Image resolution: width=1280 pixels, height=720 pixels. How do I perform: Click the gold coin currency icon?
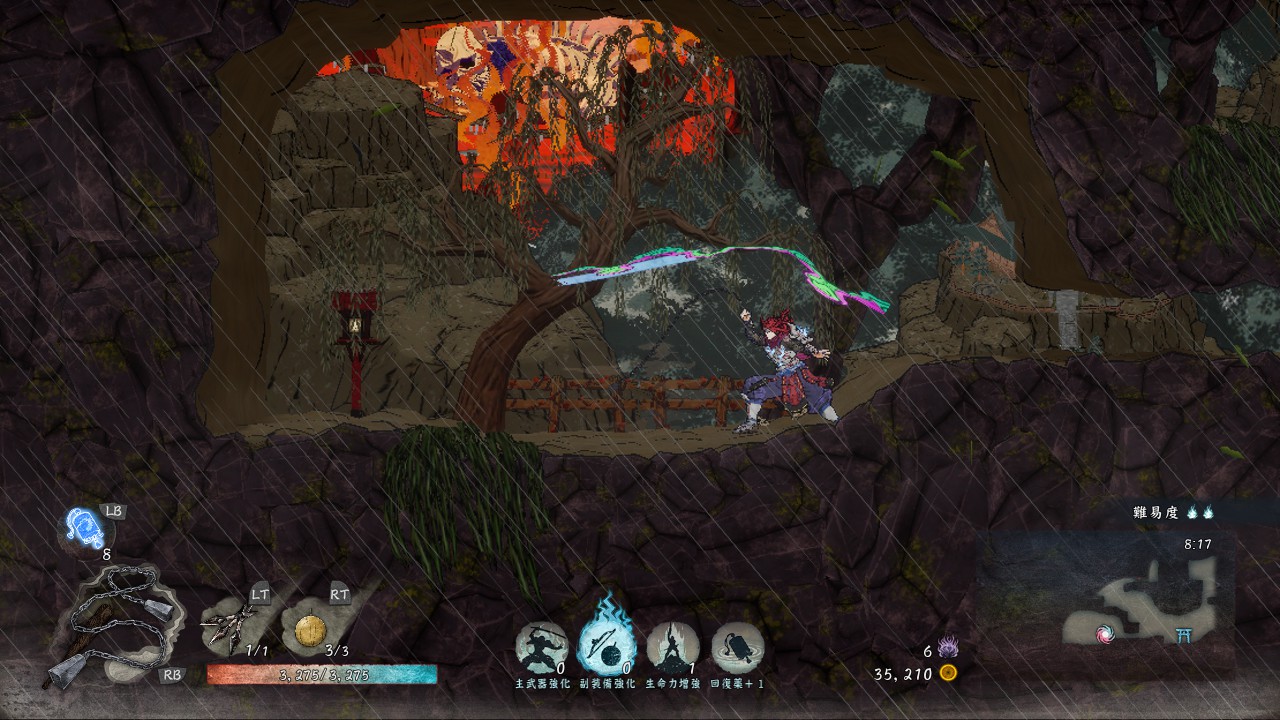[x=948, y=673]
